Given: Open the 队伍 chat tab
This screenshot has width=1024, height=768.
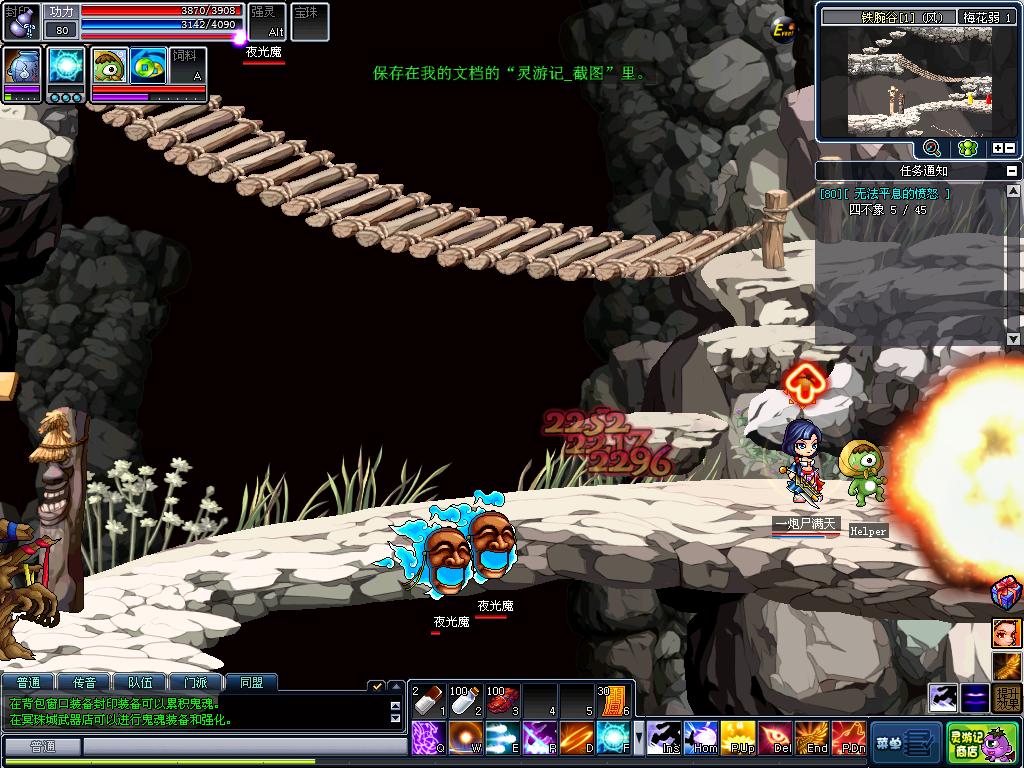Looking at the screenshot, I should click(x=140, y=683).
